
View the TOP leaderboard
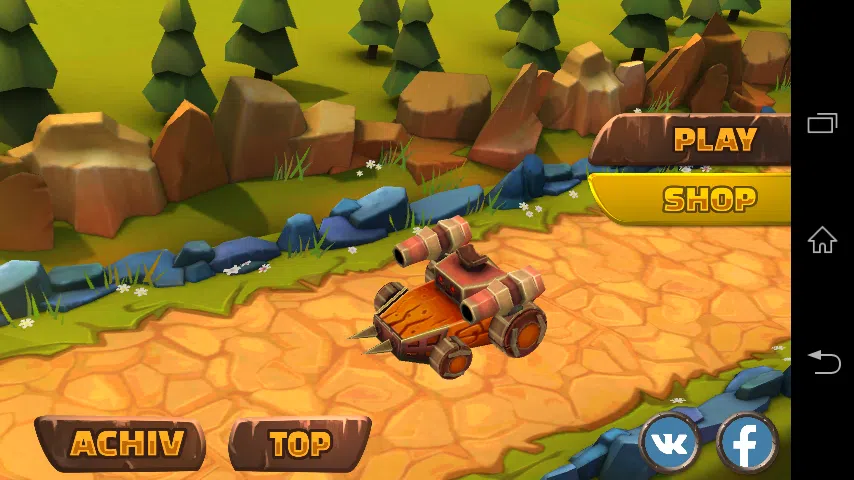pos(300,444)
